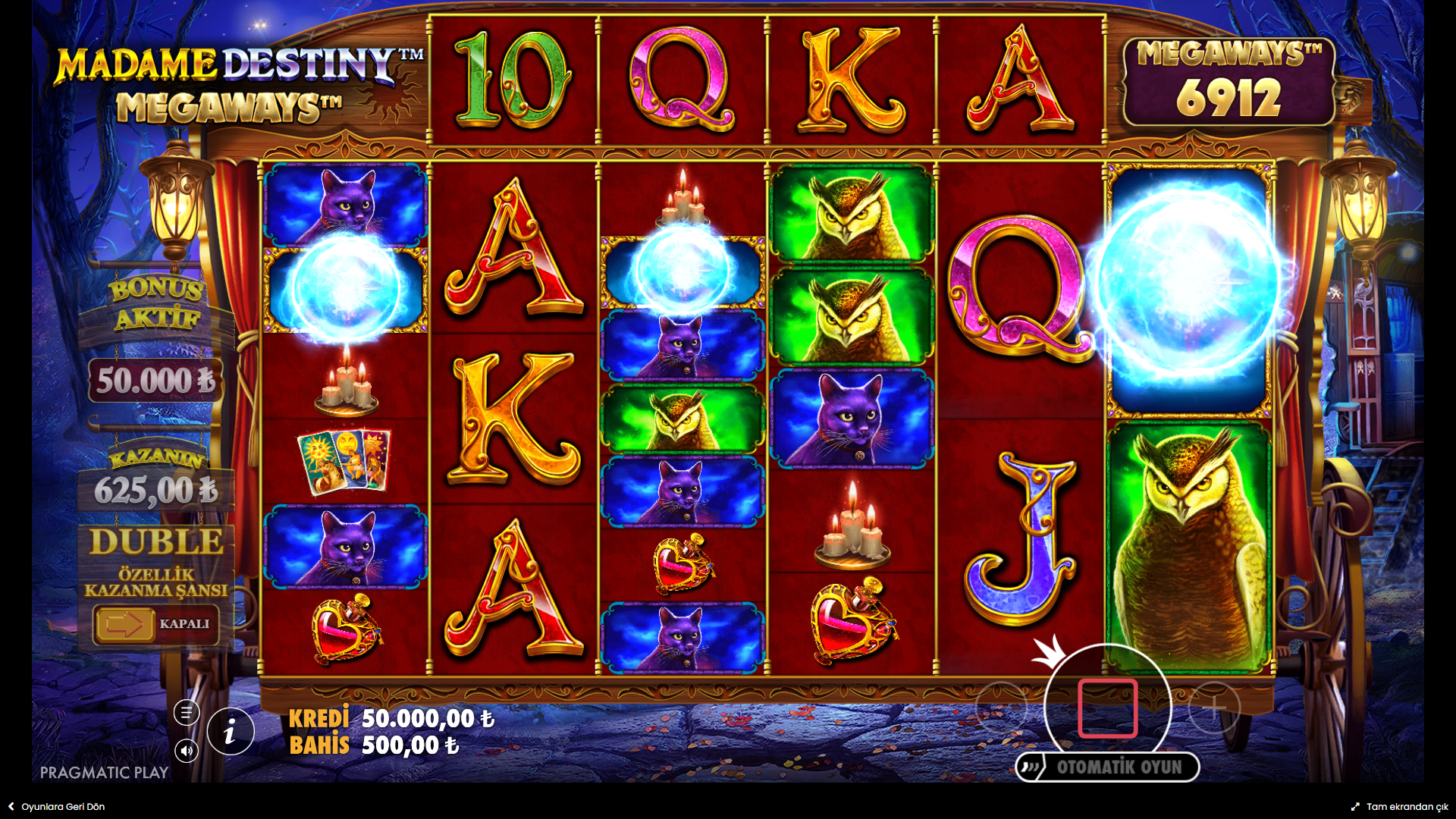1456x819 pixels.
Task: Decrease the bet with the minus button
Action: [x=1001, y=708]
